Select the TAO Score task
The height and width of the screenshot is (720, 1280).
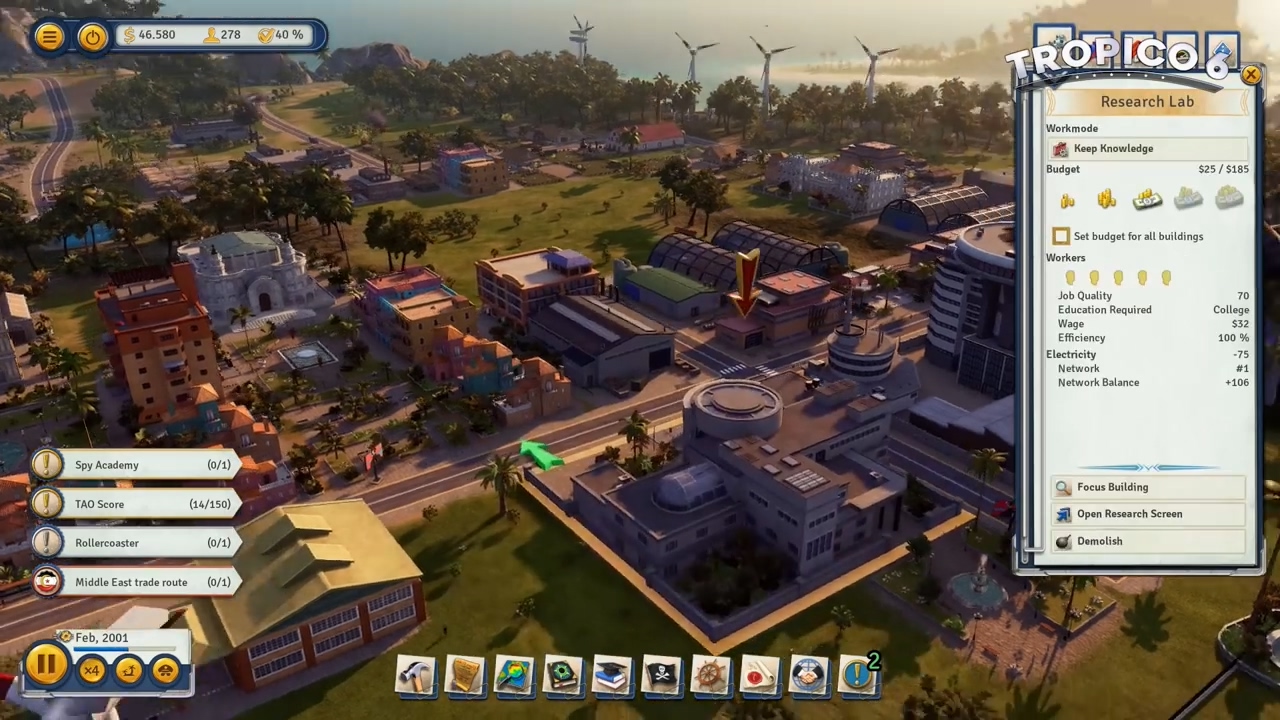click(x=135, y=504)
